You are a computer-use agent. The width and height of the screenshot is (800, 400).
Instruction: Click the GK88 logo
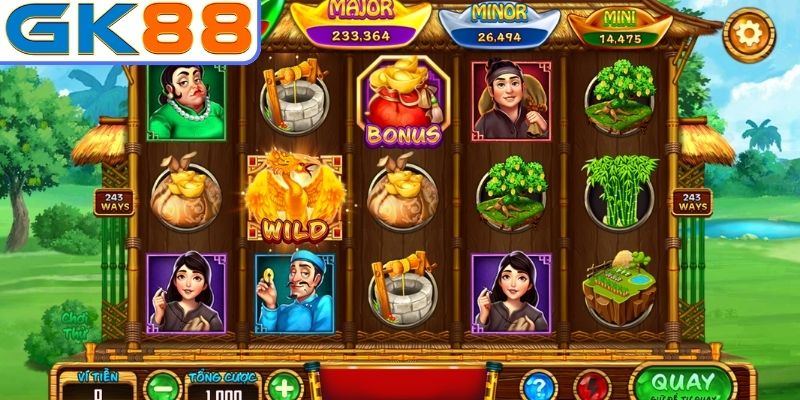click(x=127, y=30)
